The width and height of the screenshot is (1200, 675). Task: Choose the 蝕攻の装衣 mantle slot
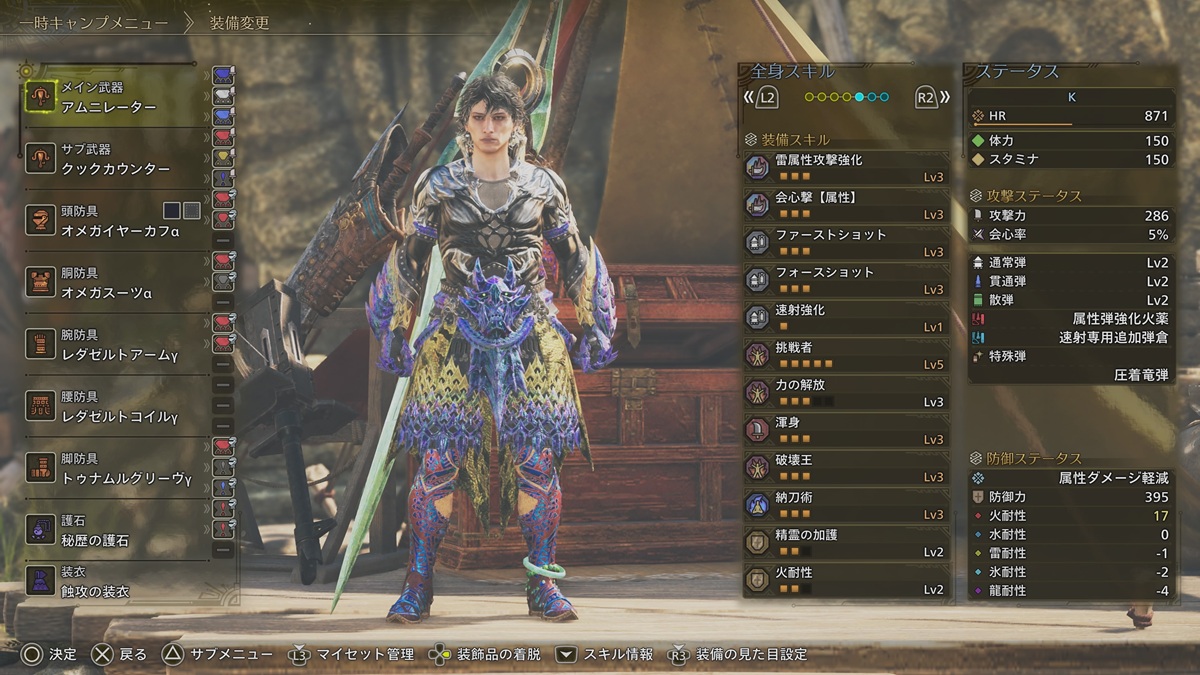tap(110, 583)
